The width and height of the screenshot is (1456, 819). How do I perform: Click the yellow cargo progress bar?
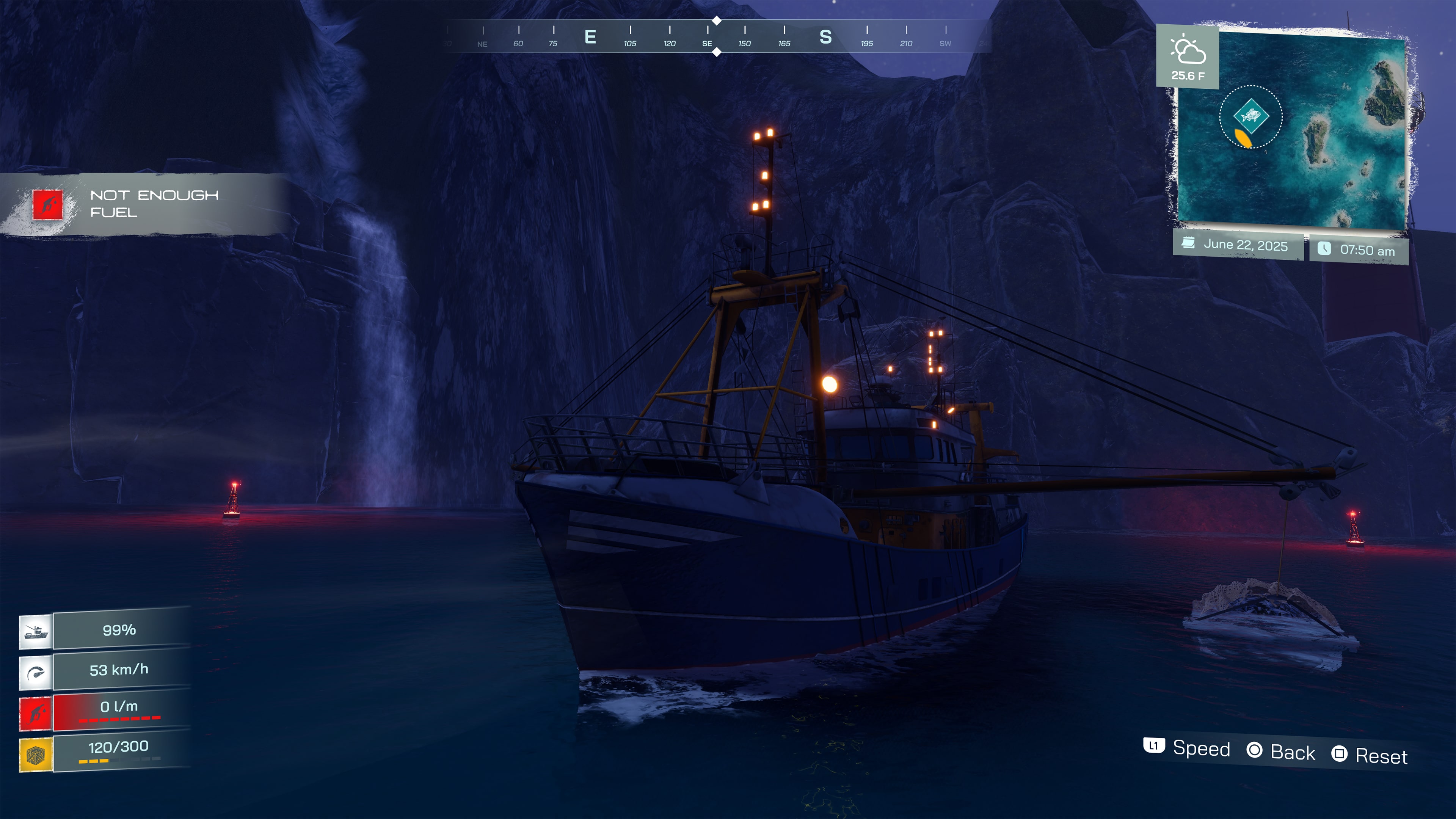click(x=93, y=762)
